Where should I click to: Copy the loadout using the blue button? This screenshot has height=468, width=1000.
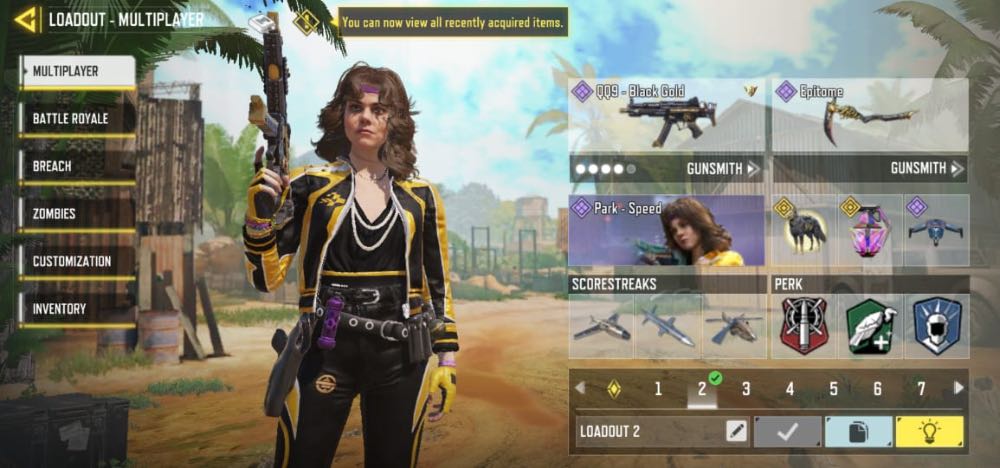click(858, 432)
